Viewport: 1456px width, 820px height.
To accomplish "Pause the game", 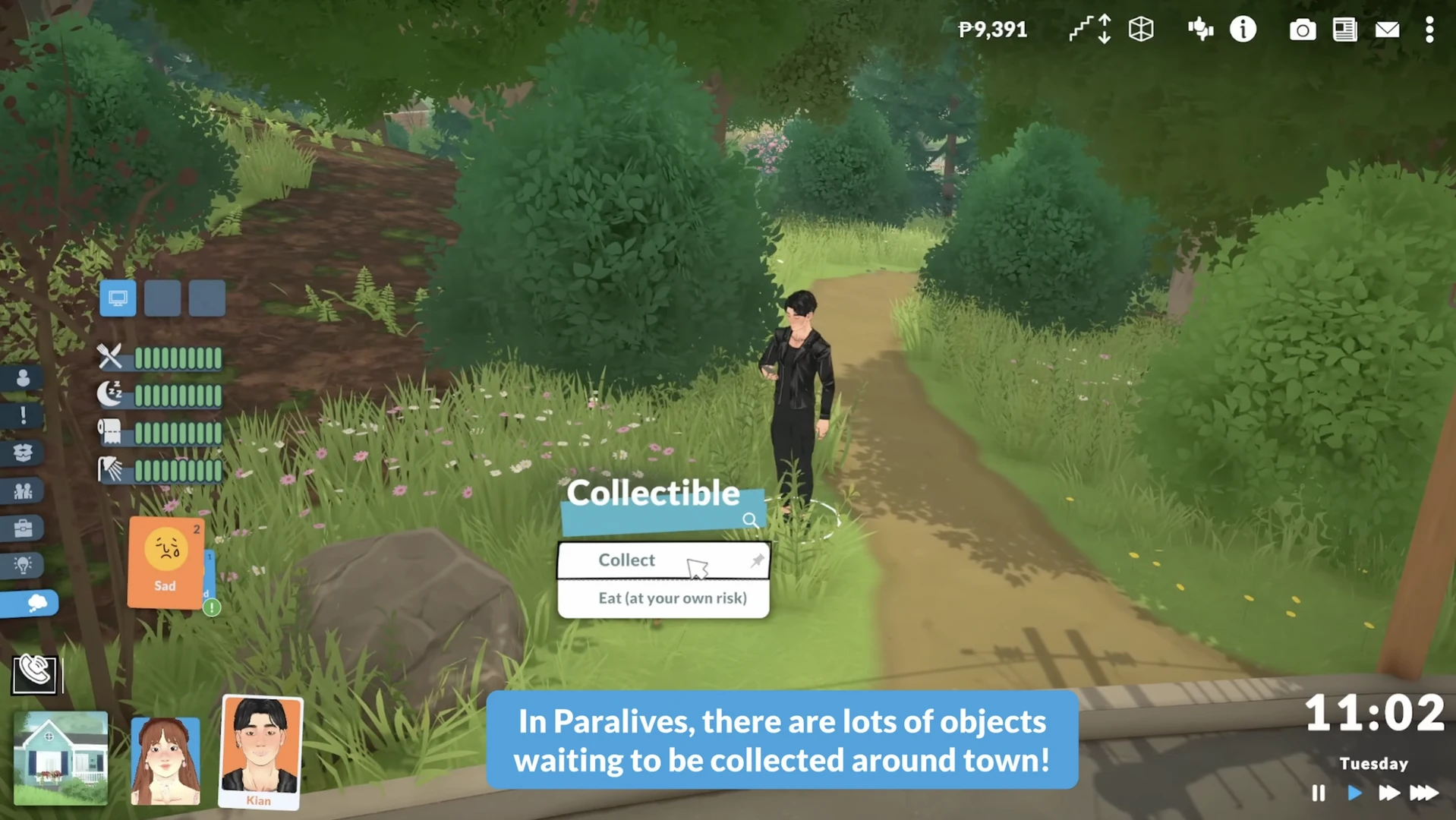I will [x=1319, y=793].
